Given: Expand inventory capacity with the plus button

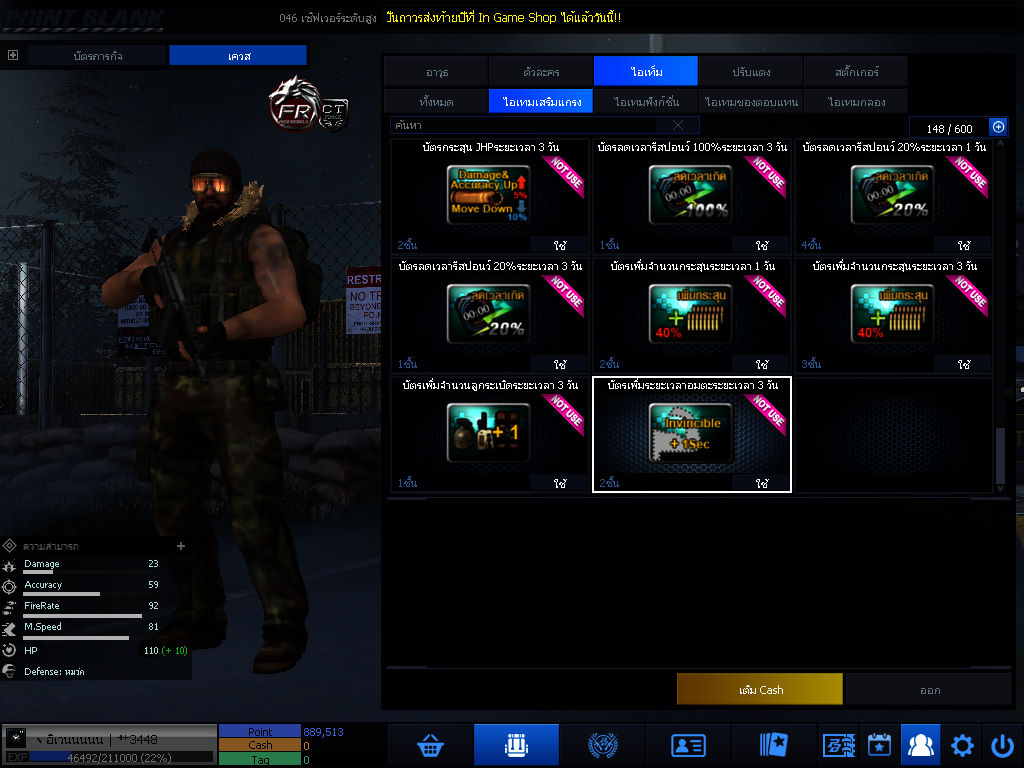Looking at the screenshot, I should tap(997, 127).
